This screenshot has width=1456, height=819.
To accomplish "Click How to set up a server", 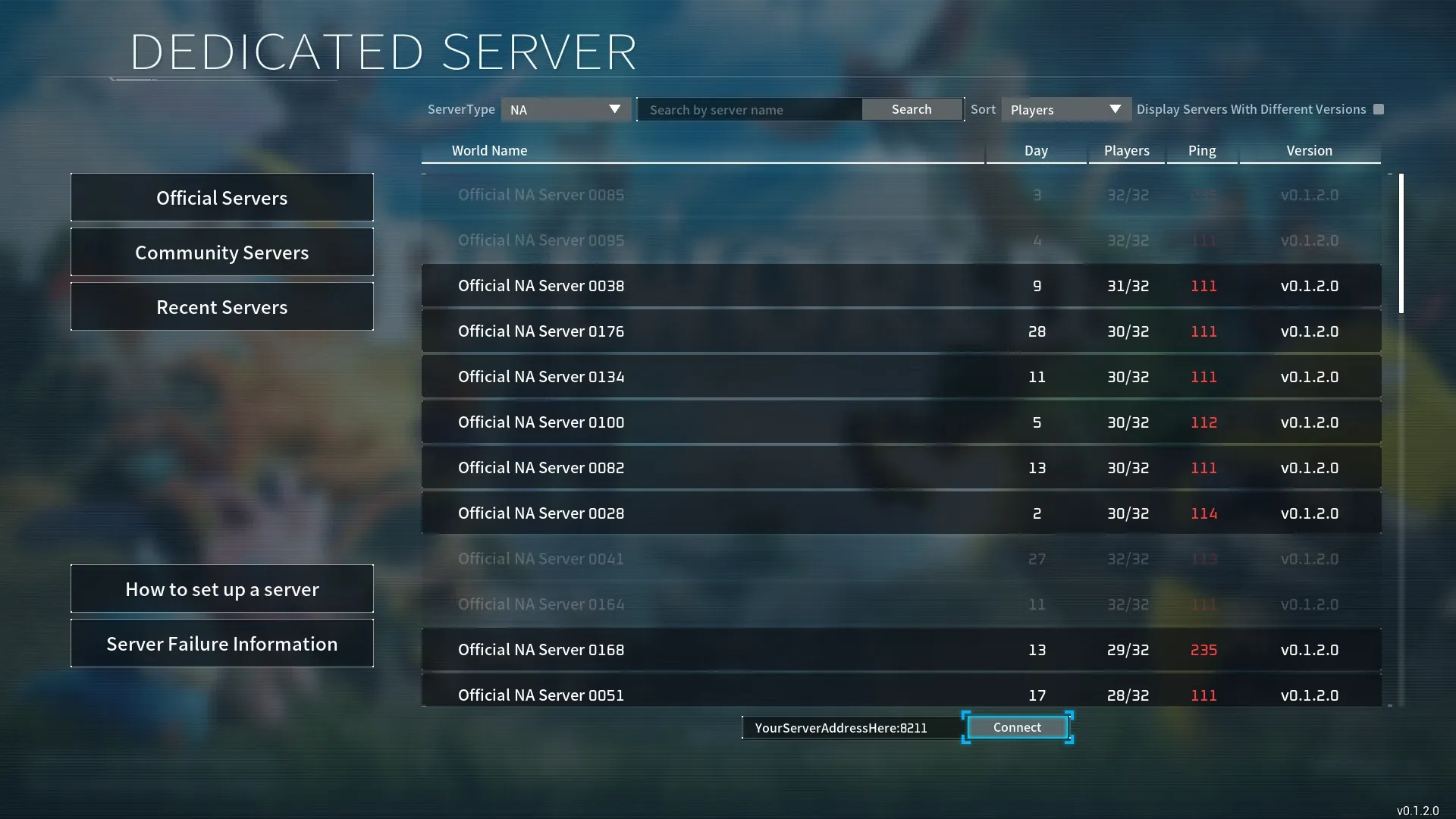I will point(221,588).
